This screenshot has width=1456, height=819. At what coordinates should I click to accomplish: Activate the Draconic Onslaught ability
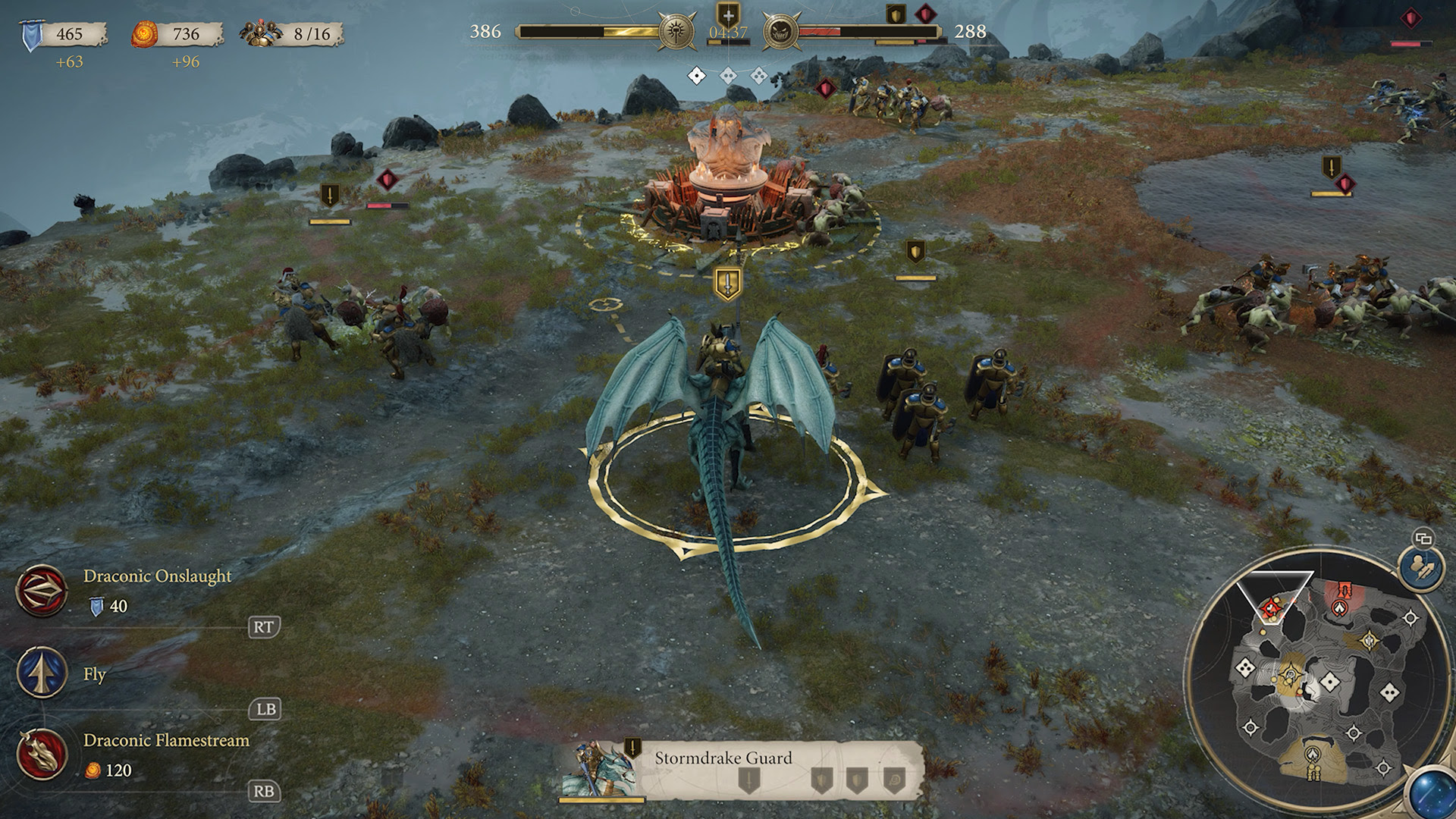click(42, 591)
